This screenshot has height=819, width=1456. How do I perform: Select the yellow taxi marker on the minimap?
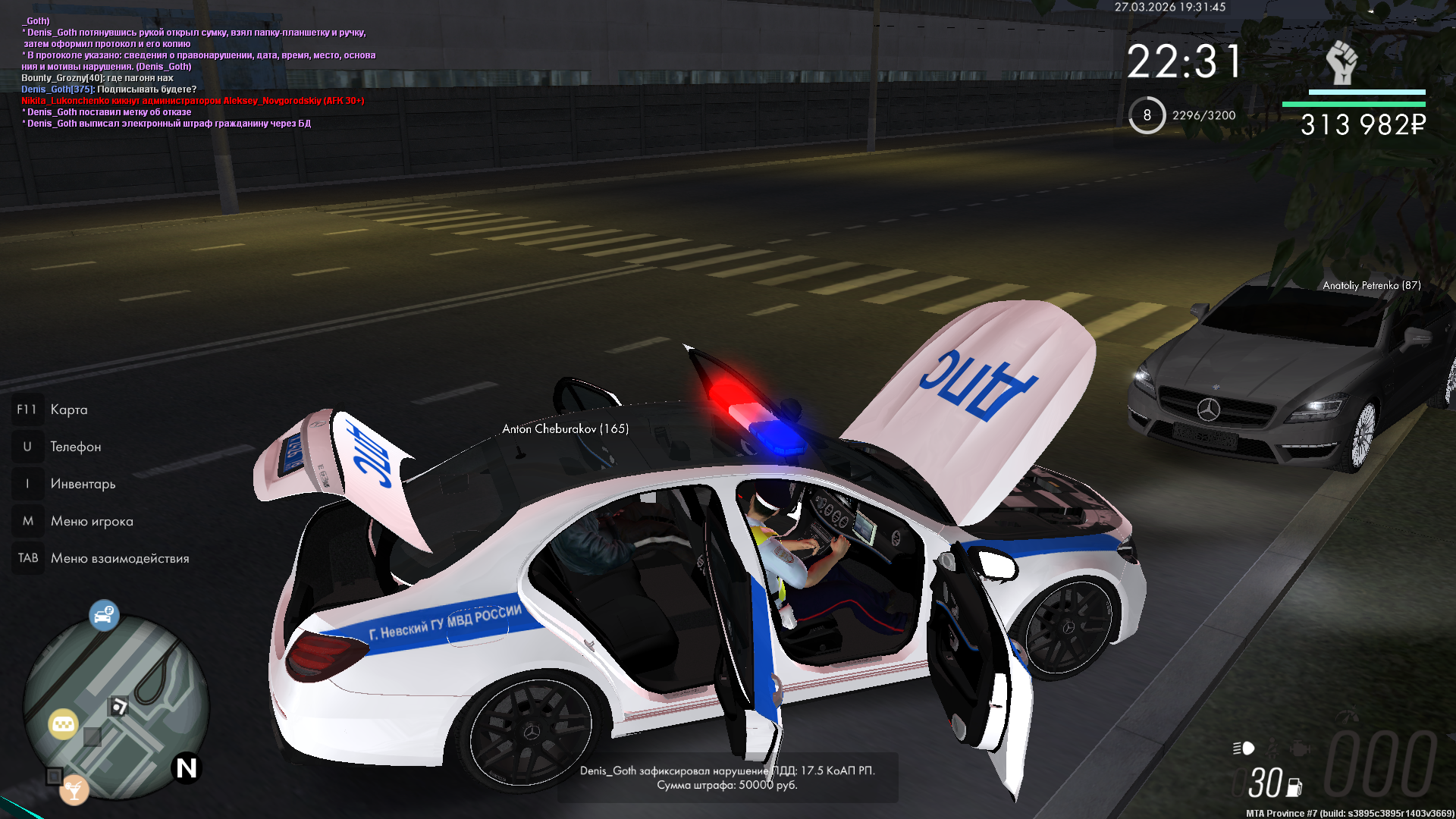(63, 724)
